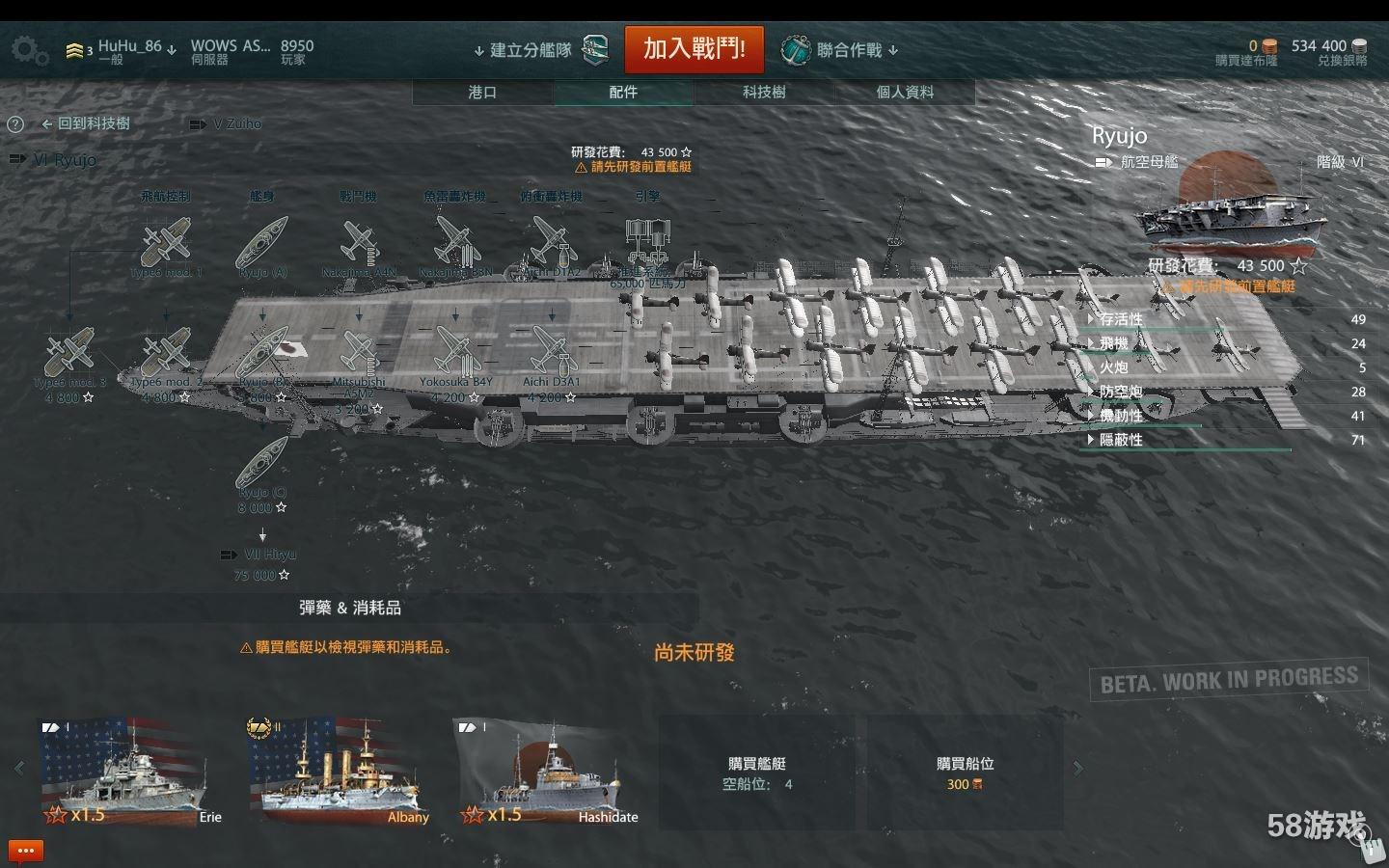Select the Yokosuka B4Y torpedo bomber module
Image resolution: width=1389 pixels, height=868 pixels.
455,353
